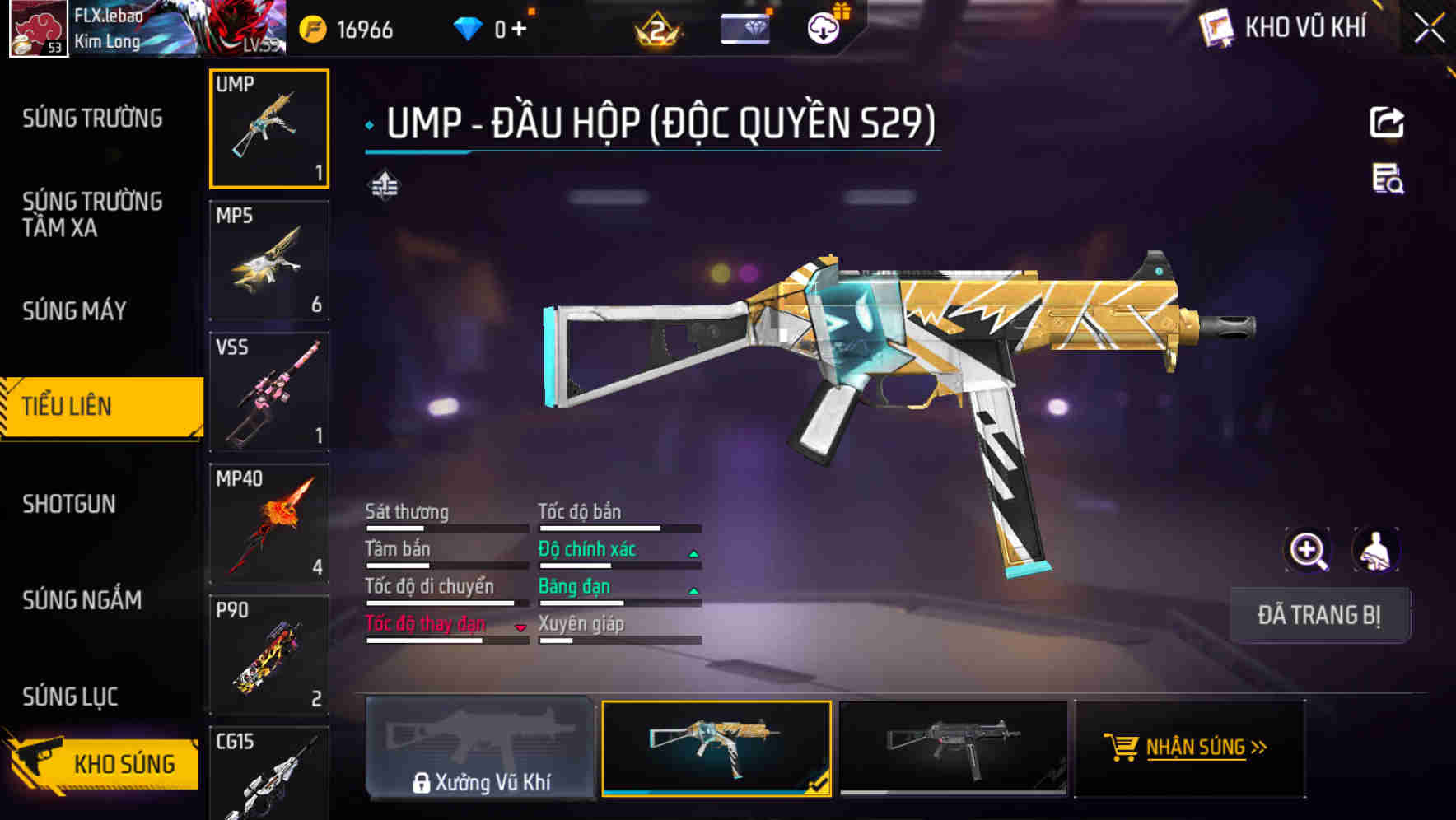Pick the VSS weapon slot
The image size is (1456, 820).
click(x=269, y=392)
